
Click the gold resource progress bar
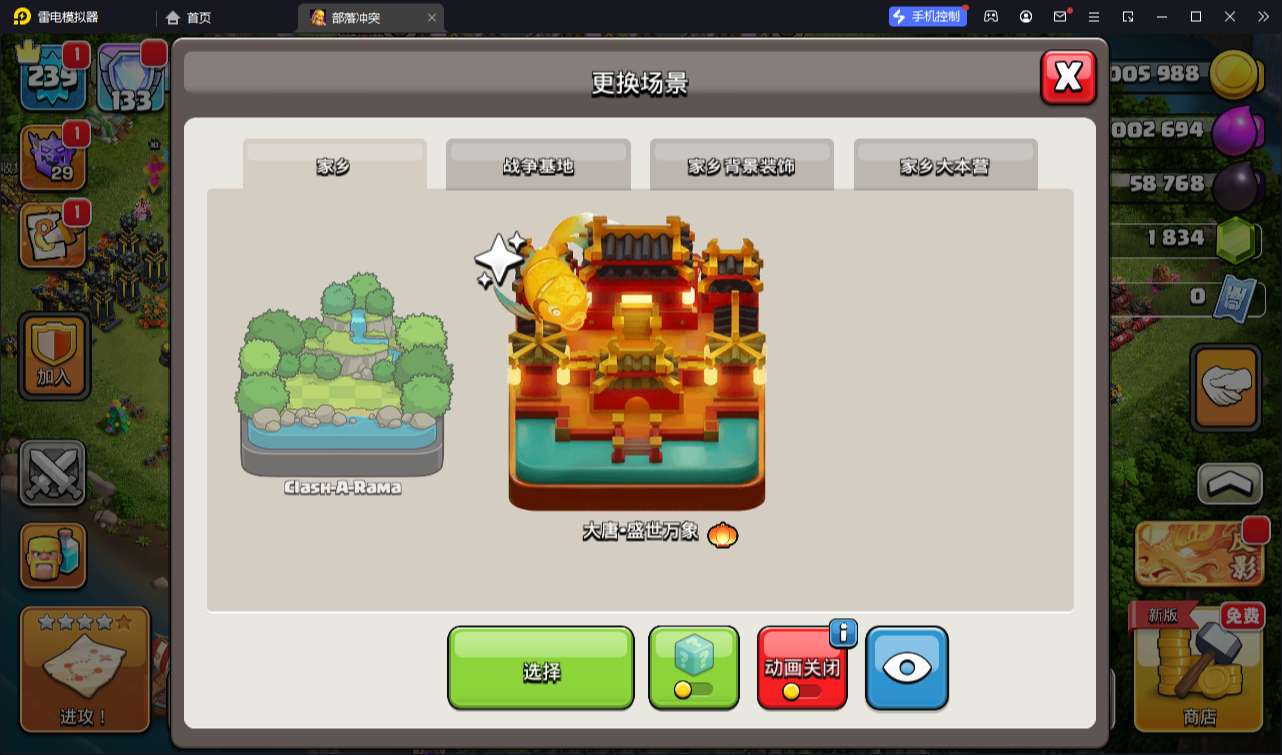tap(1180, 74)
